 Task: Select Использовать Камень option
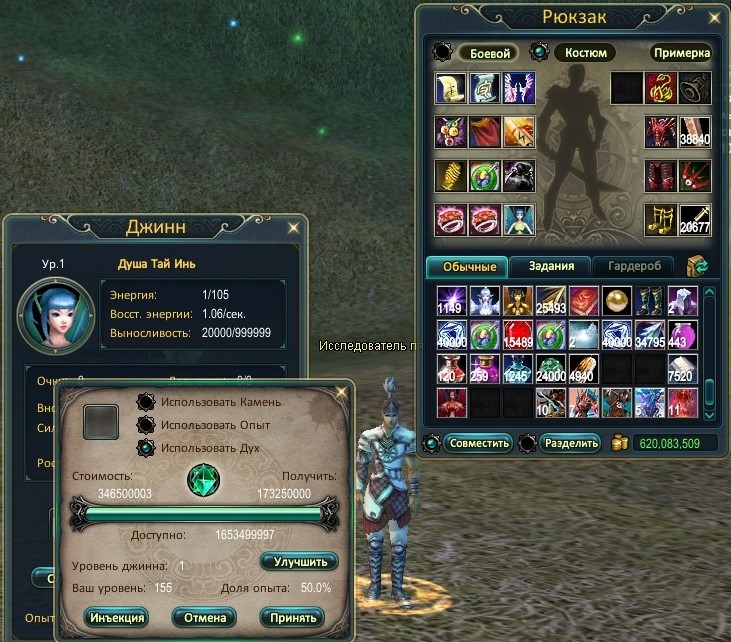pos(148,402)
